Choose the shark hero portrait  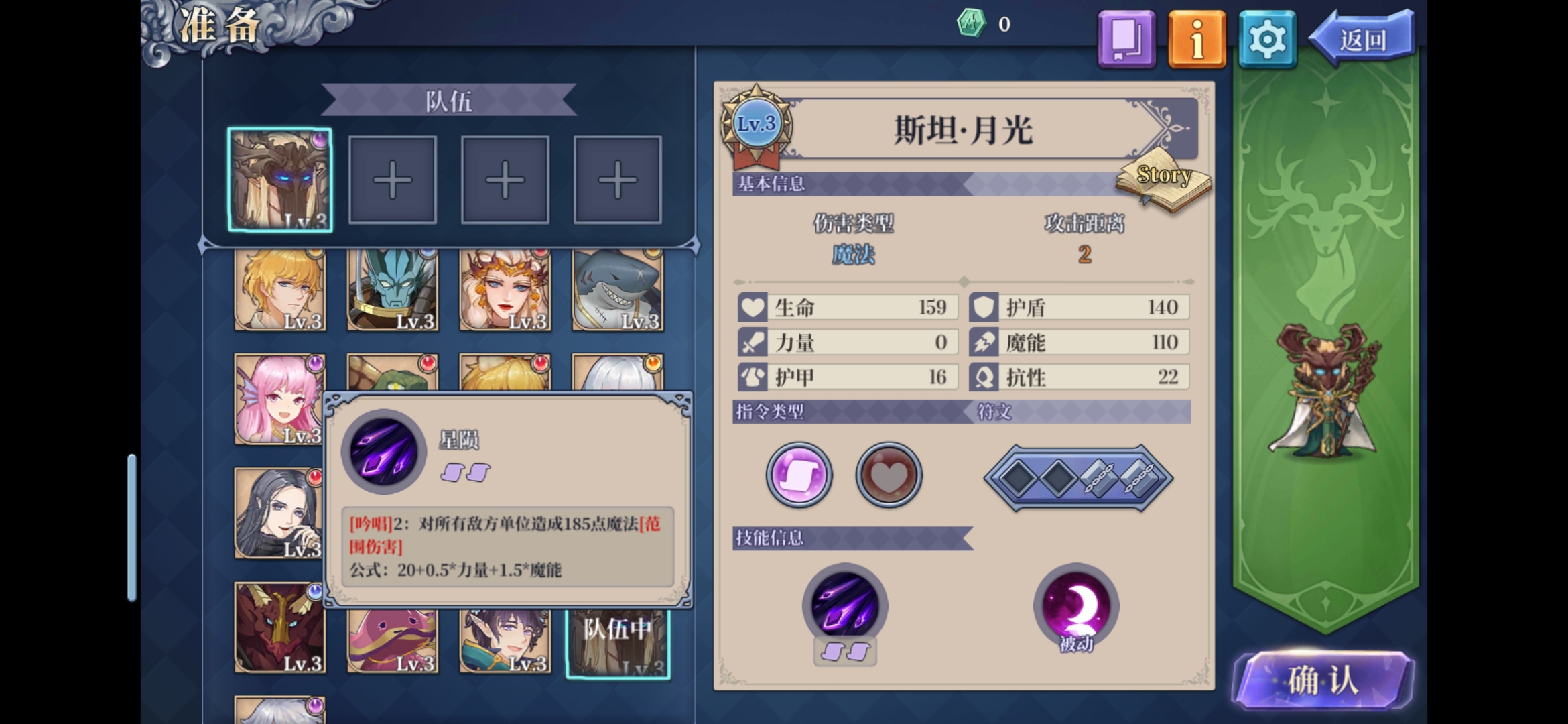pyautogui.click(x=618, y=290)
